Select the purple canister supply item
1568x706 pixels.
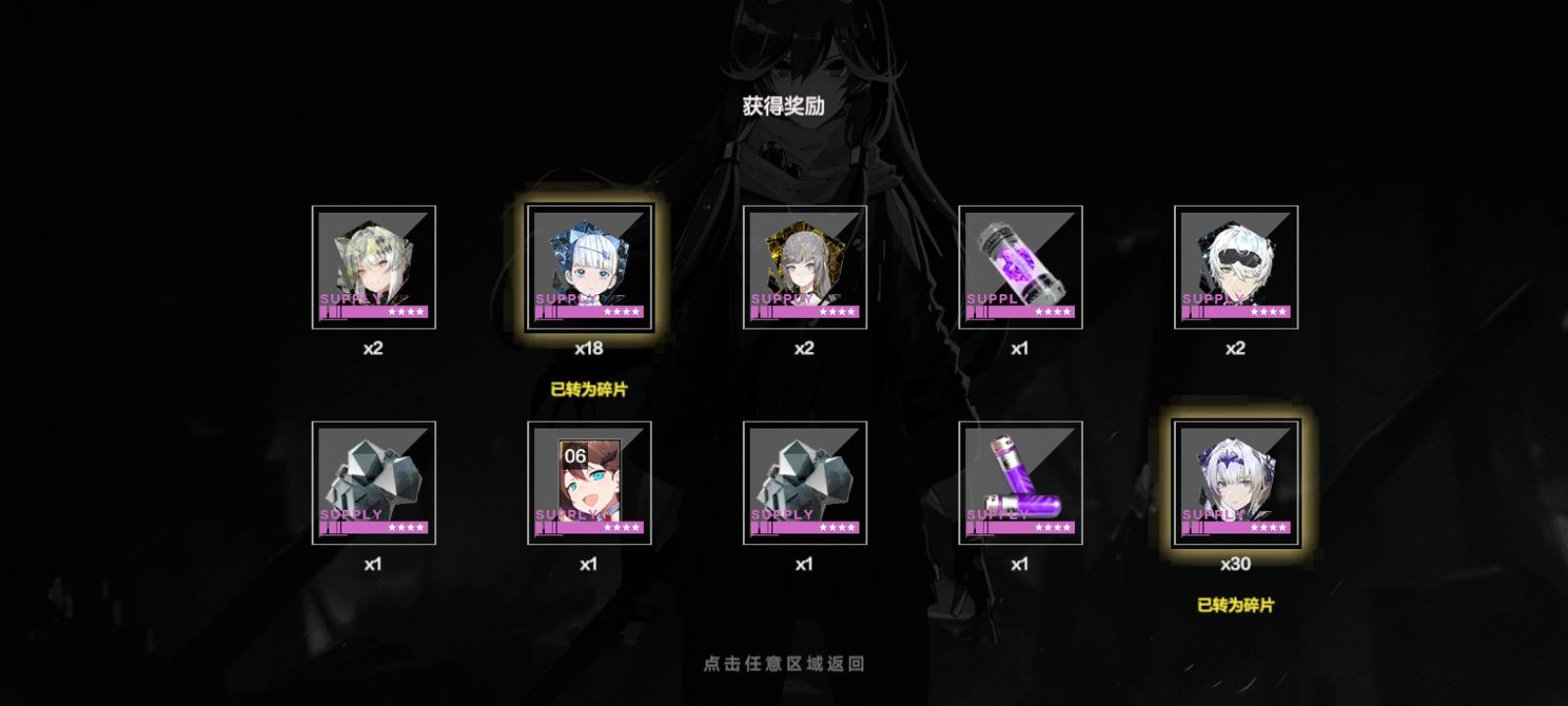pos(1022,480)
